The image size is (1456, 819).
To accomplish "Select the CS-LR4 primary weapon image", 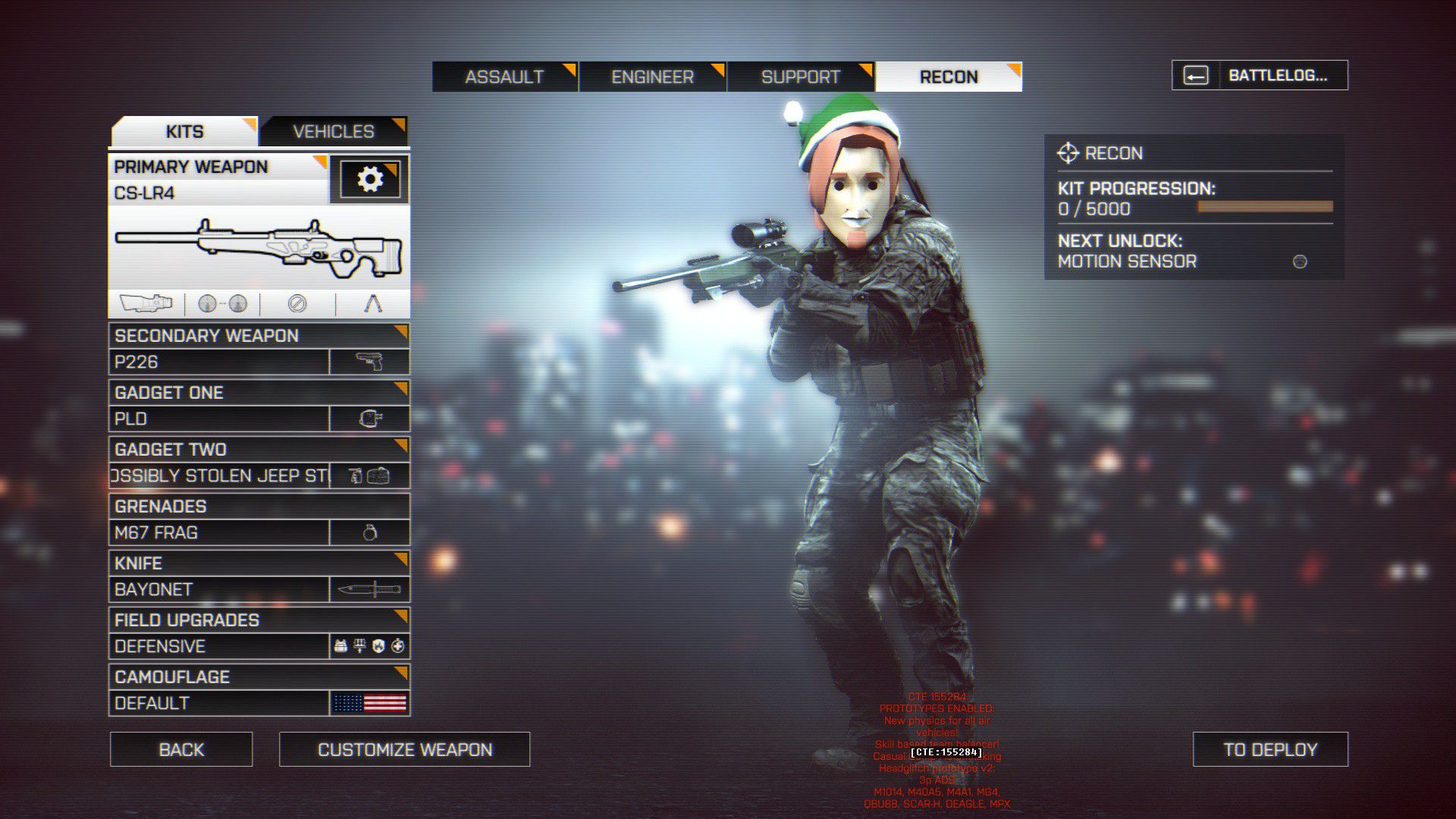I will point(259,246).
